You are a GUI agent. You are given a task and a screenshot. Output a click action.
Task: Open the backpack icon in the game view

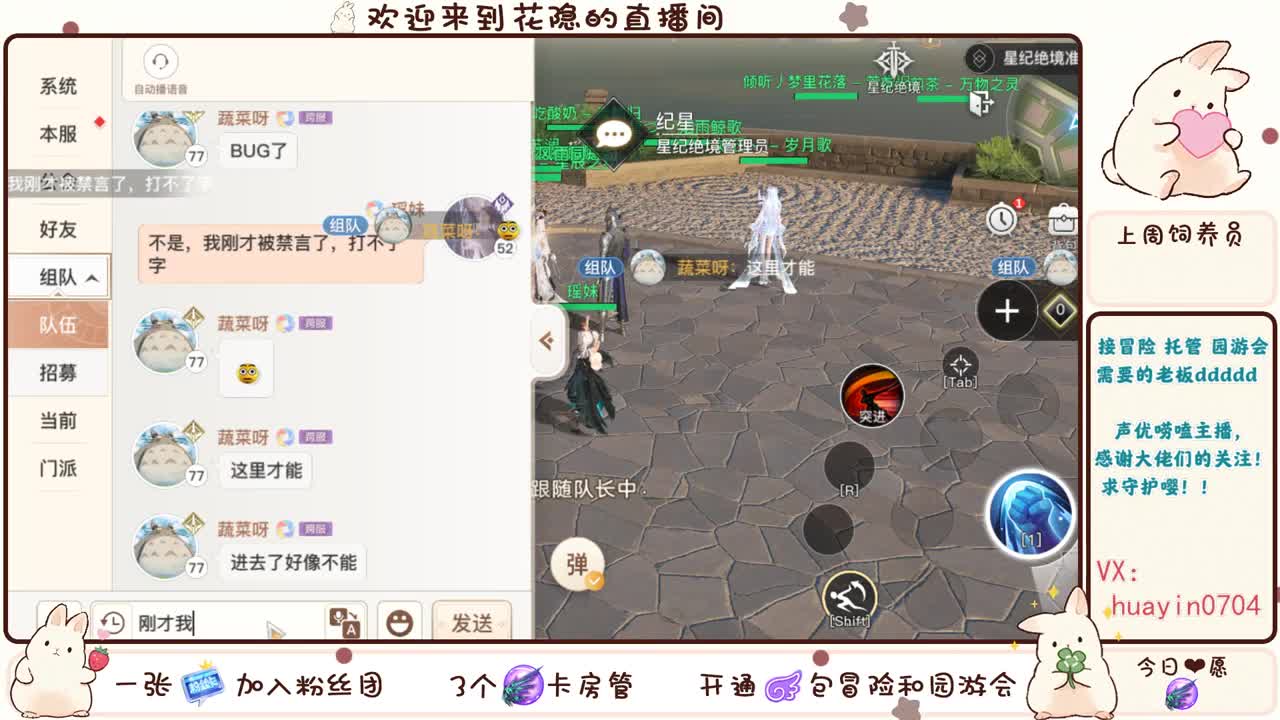(x=1062, y=219)
